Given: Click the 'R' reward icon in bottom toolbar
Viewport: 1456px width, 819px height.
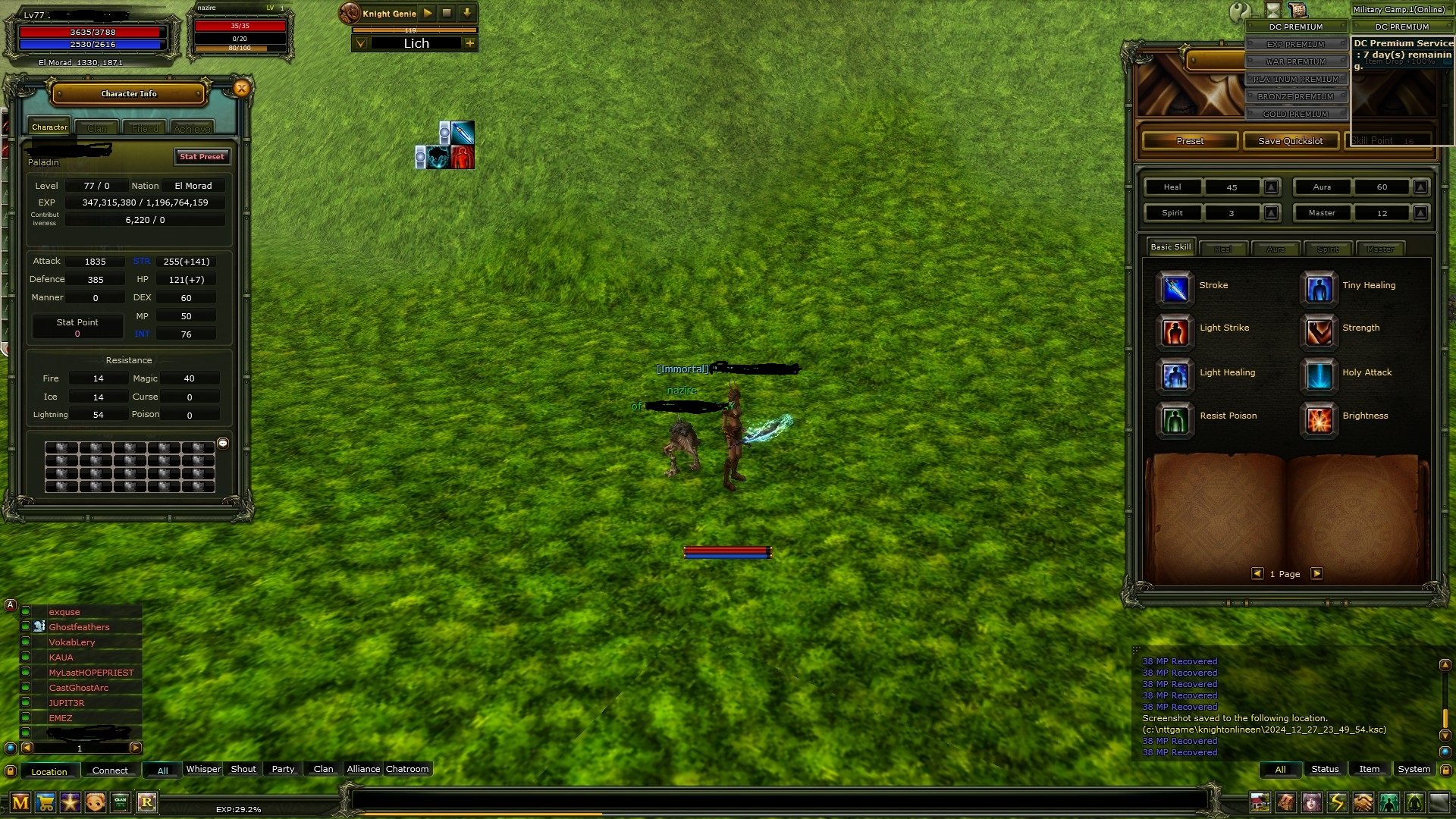Looking at the screenshot, I should coord(149,802).
